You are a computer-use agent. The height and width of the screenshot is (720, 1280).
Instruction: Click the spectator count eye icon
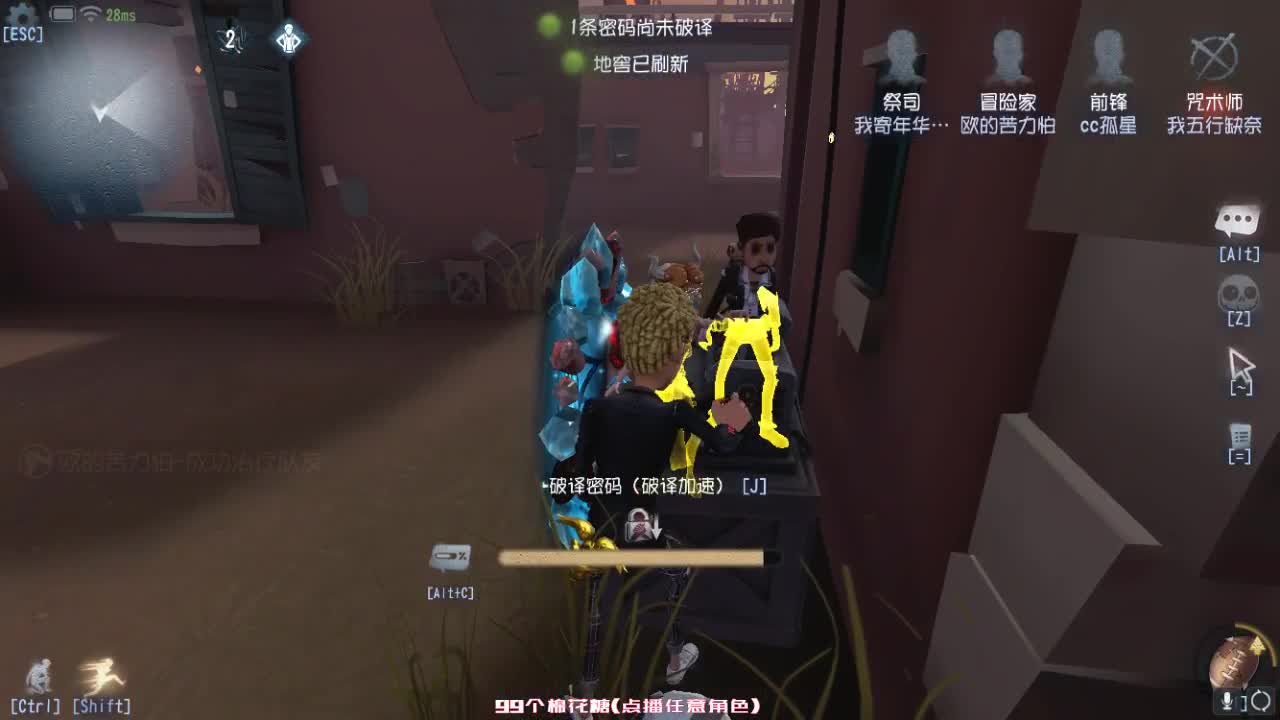[232, 40]
